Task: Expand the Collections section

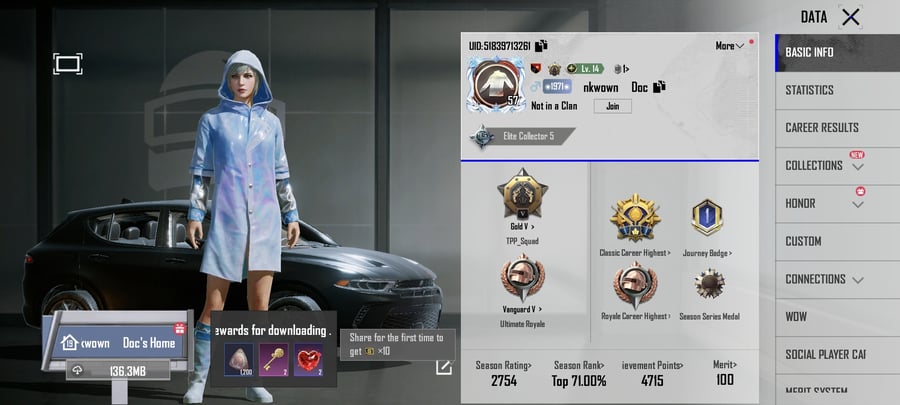Action: click(x=826, y=166)
